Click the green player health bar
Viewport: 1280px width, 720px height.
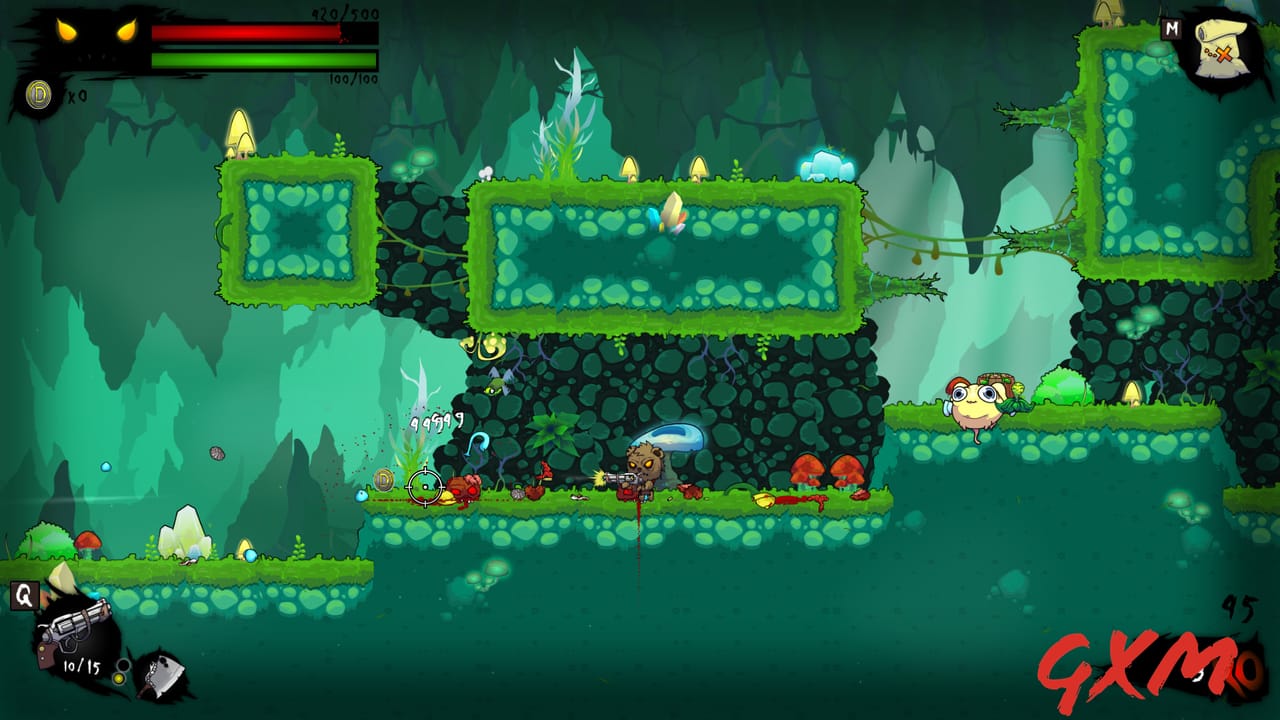[x=265, y=58]
